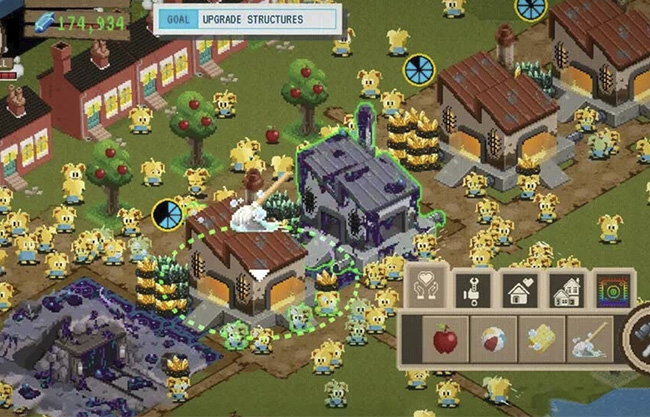Switch to the house with heart tab
This screenshot has height=417, width=650.
pyautogui.click(x=518, y=290)
